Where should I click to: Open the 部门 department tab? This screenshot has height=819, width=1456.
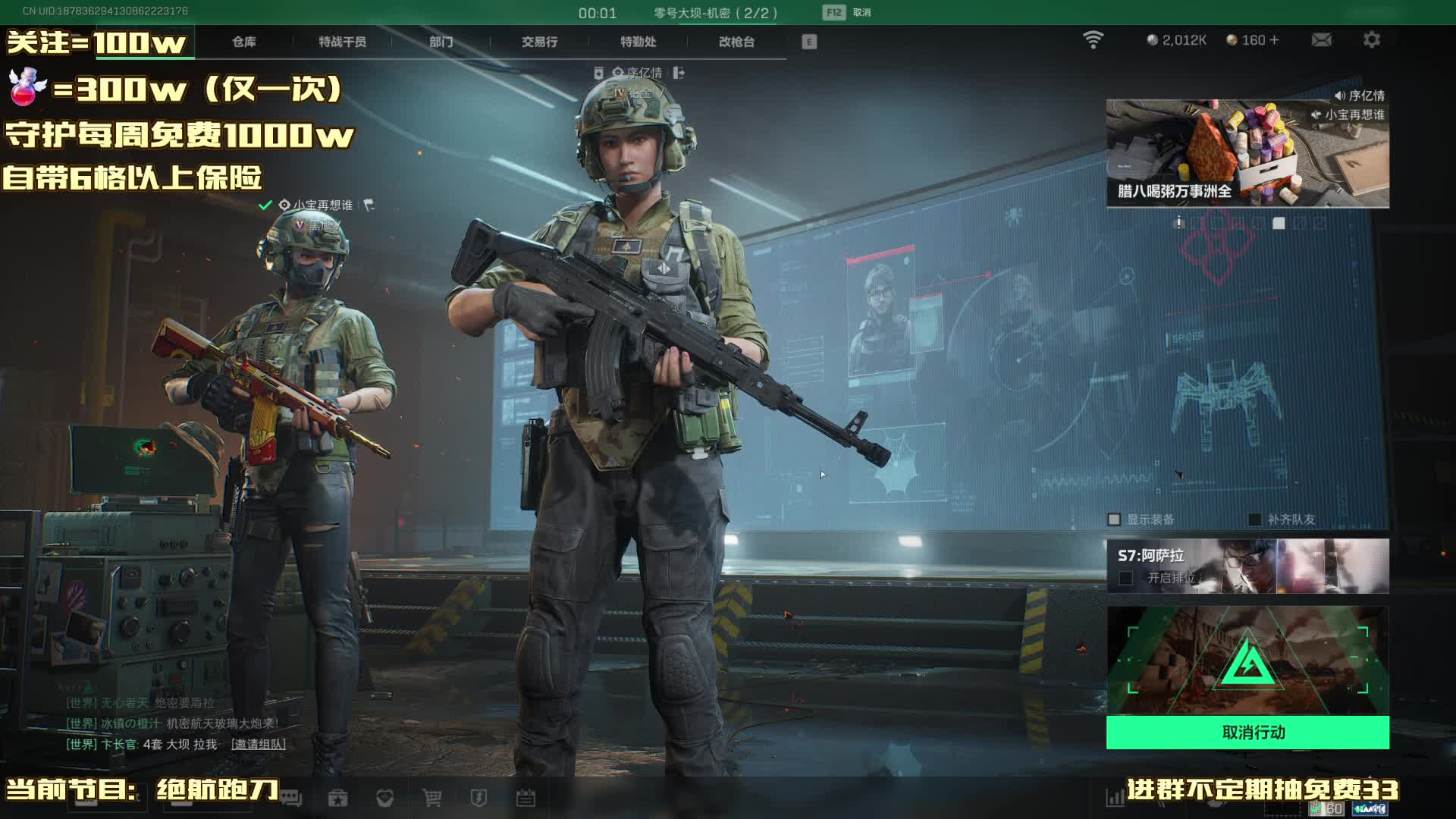click(441, 42)
